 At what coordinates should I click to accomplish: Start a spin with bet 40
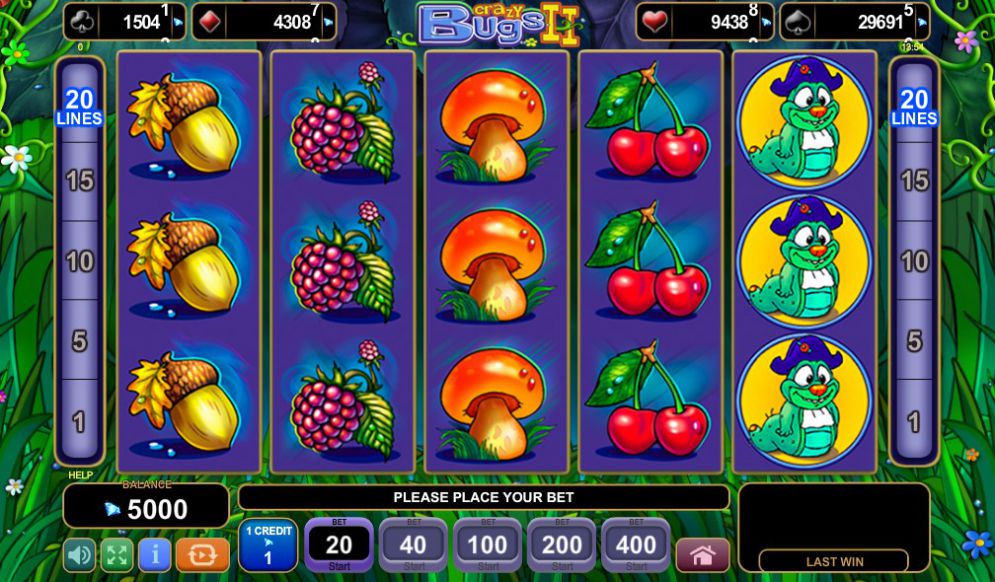413,545
